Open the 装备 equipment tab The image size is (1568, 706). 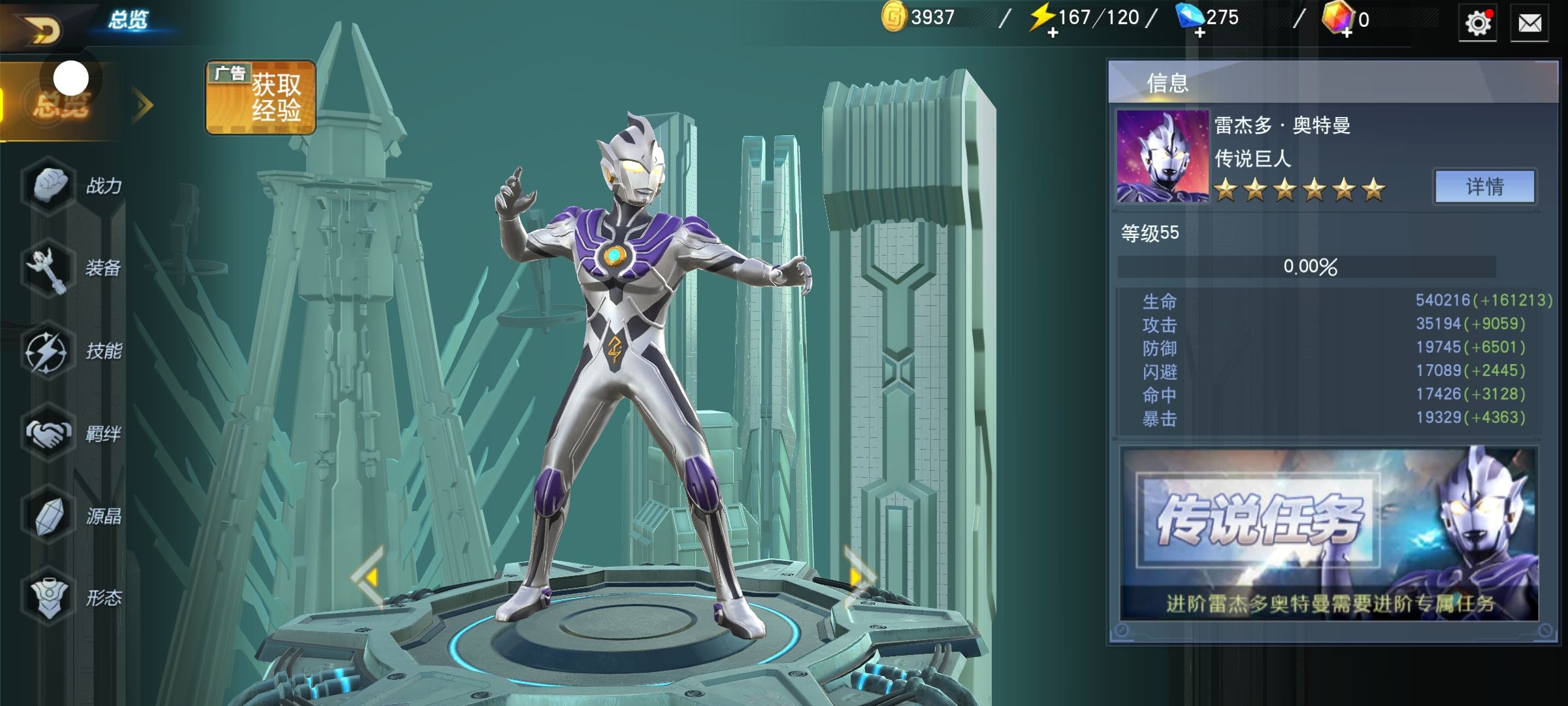click(x=72, y=268)
